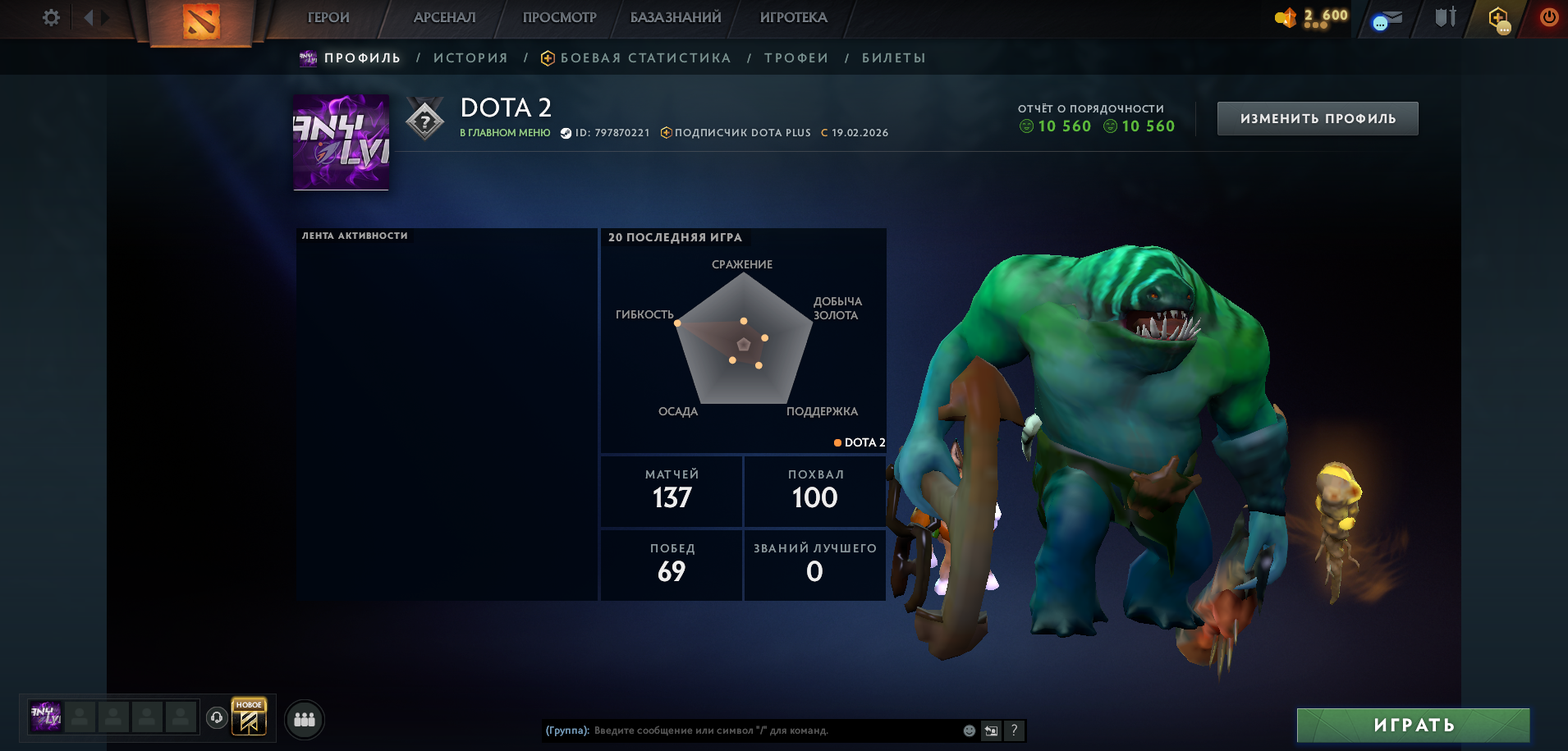The image size is (1568, 751).
Task: Toggle the chat help question mark
Action: (x=1016, y=729)
